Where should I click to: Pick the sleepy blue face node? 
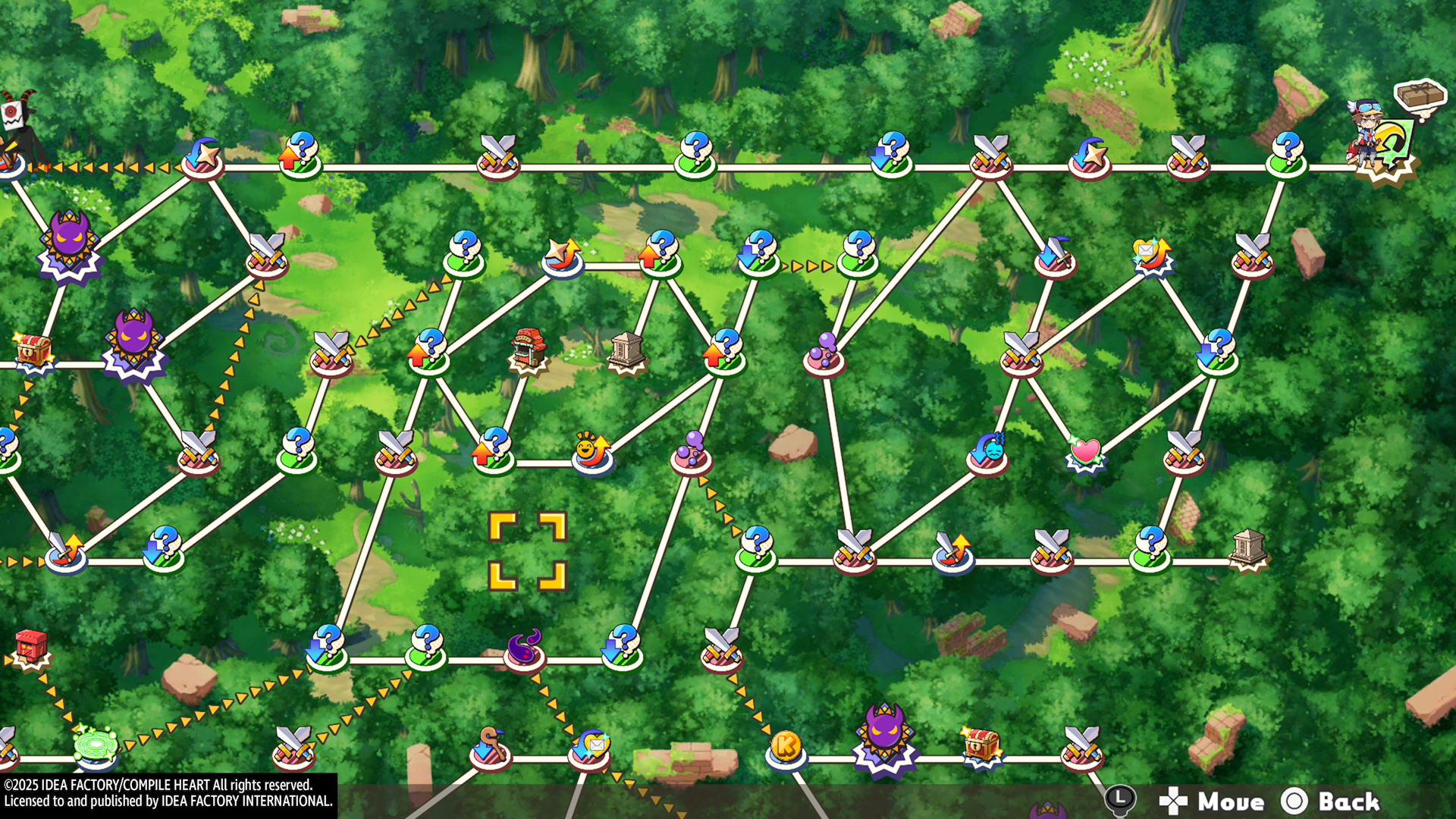click(989, 450)
